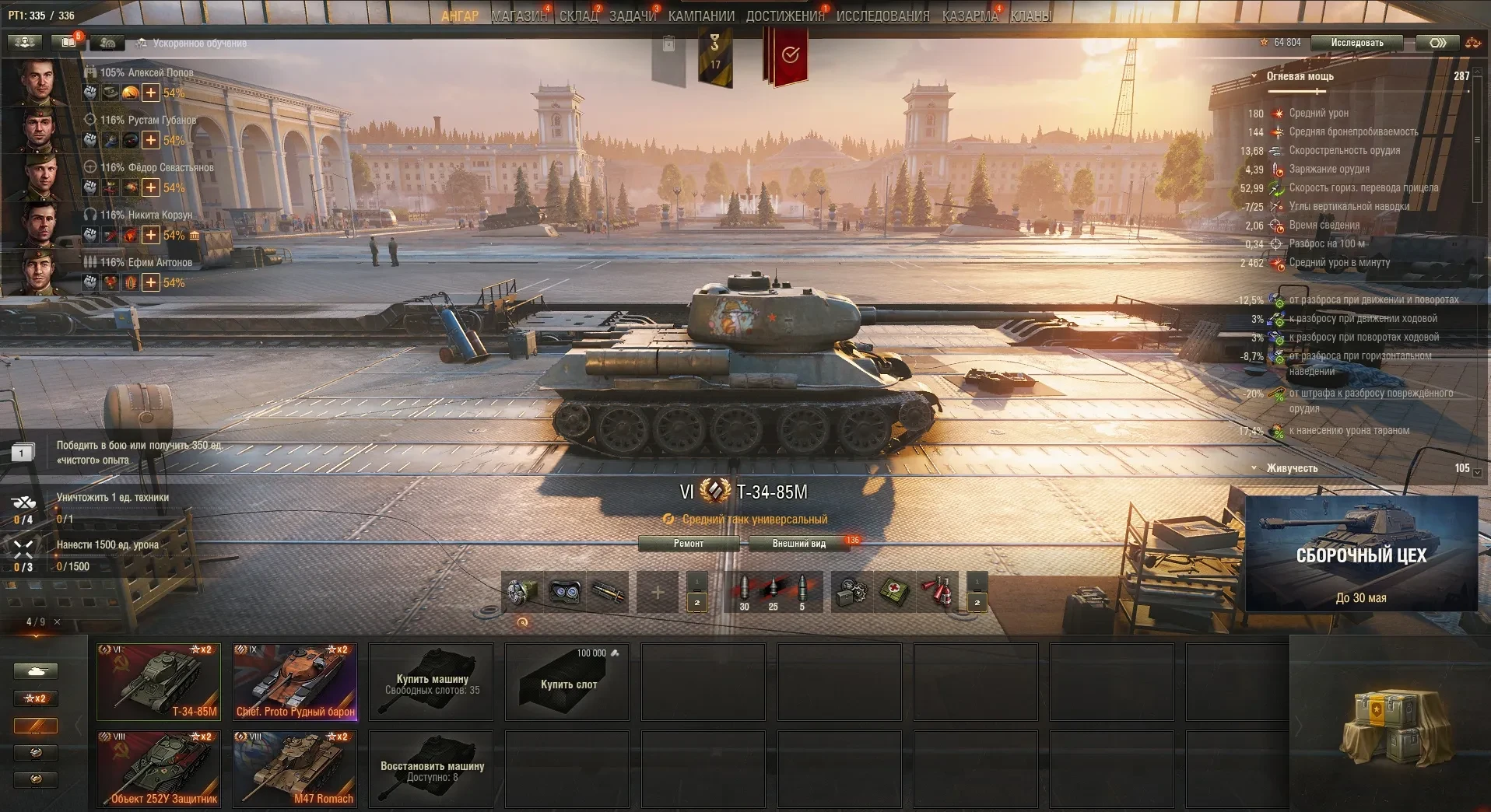
Task: Open Восстановить машину vehicle recovery
Action: click(432, 769)
